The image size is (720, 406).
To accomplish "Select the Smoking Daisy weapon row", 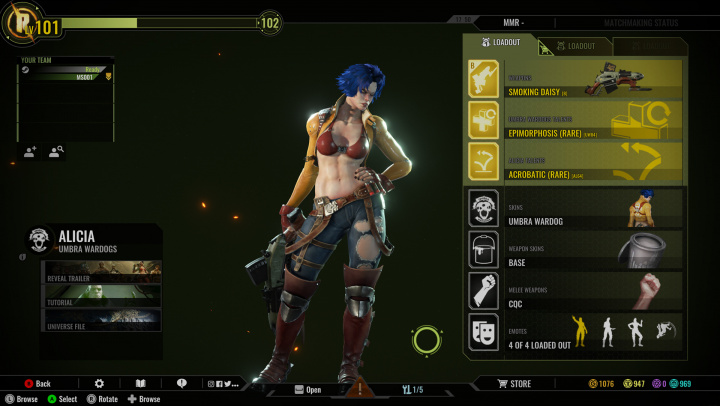I will (575, 79).
